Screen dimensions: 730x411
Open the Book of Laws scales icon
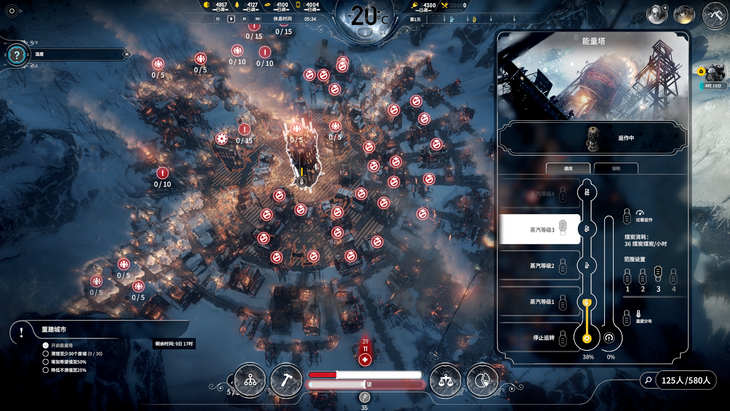(x=445, y=380)
